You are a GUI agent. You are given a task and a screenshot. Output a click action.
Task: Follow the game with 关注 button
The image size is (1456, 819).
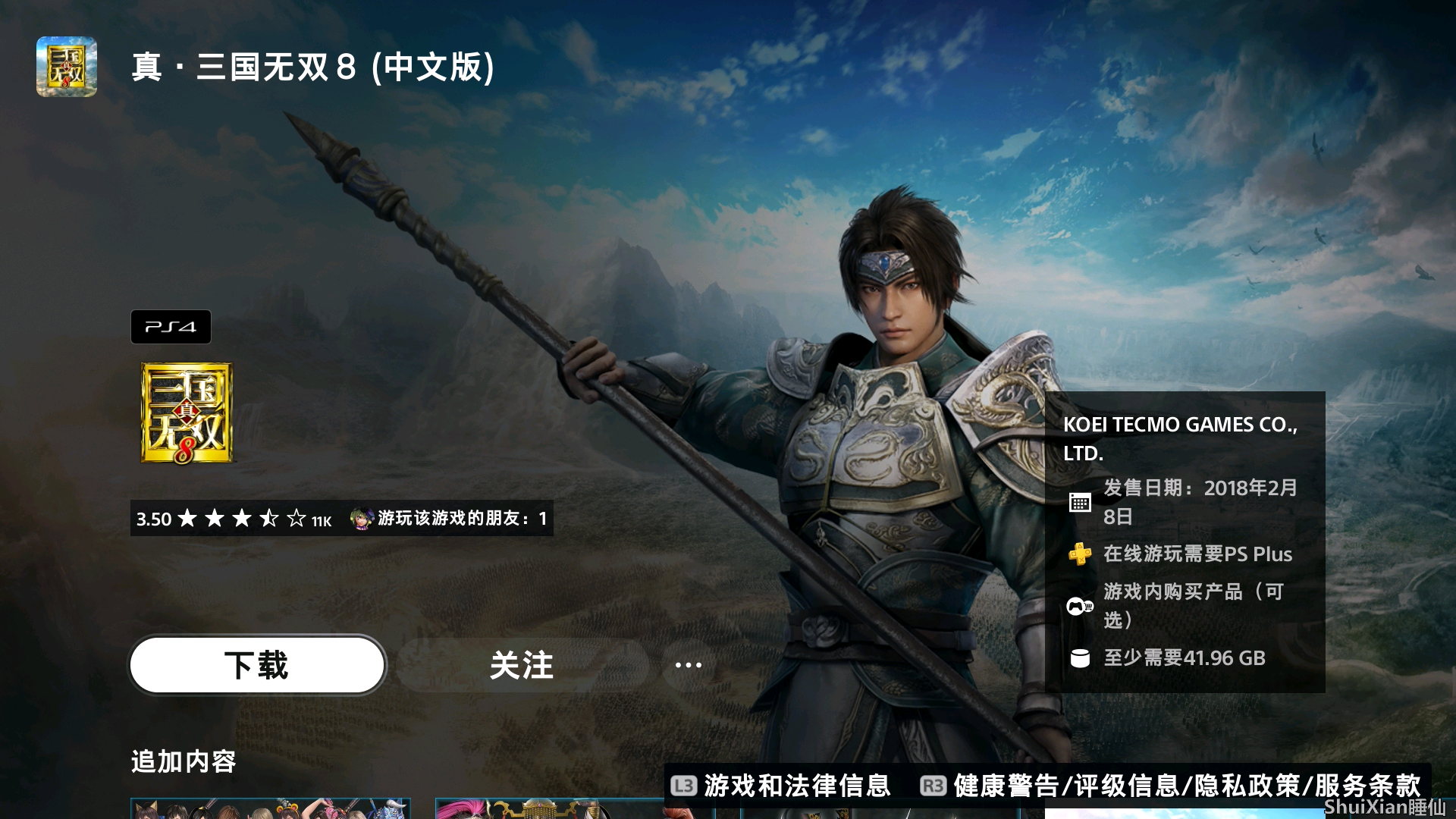(x=522, y=665)
